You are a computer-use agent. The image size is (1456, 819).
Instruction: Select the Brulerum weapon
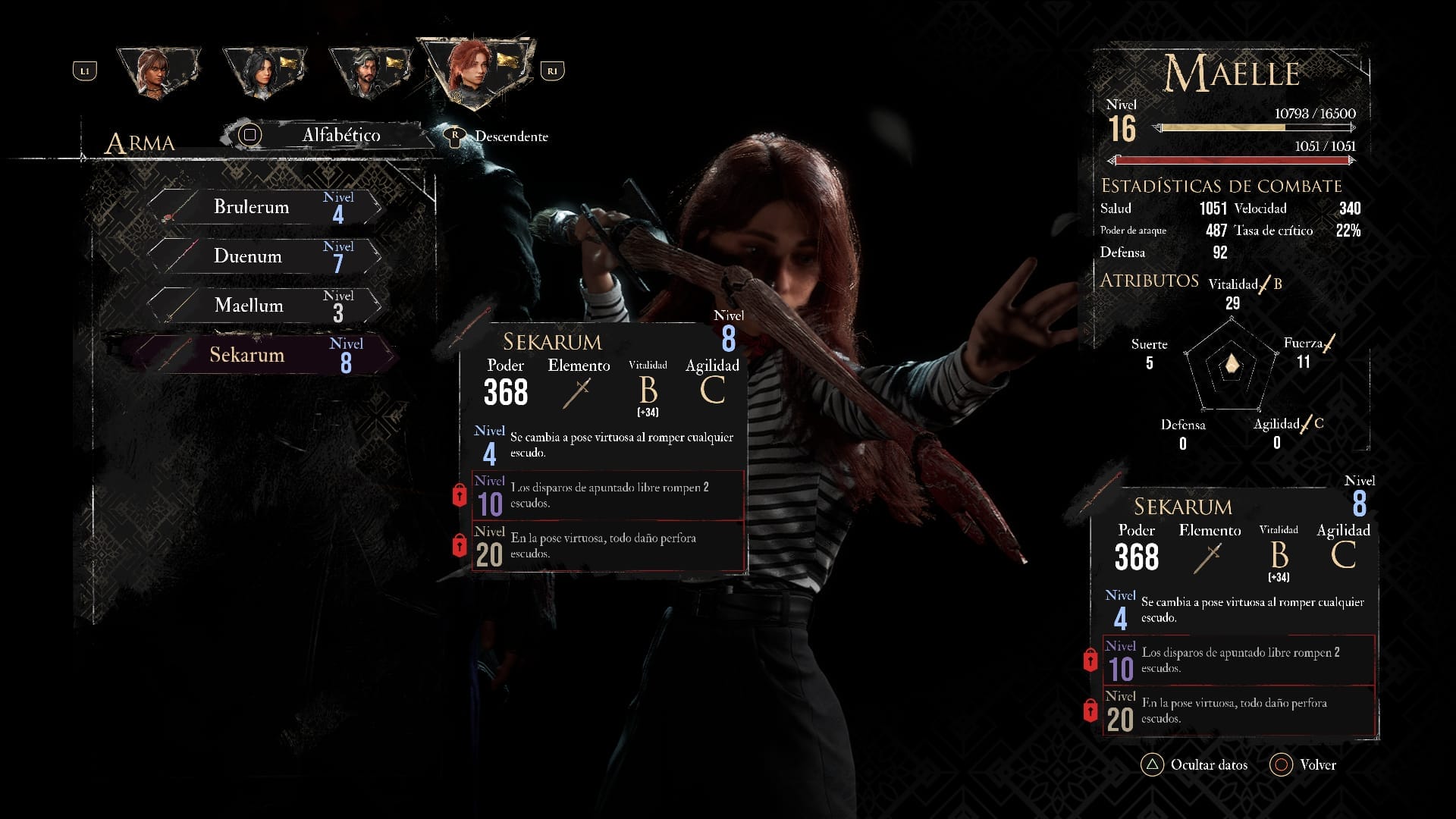[262, 207]
